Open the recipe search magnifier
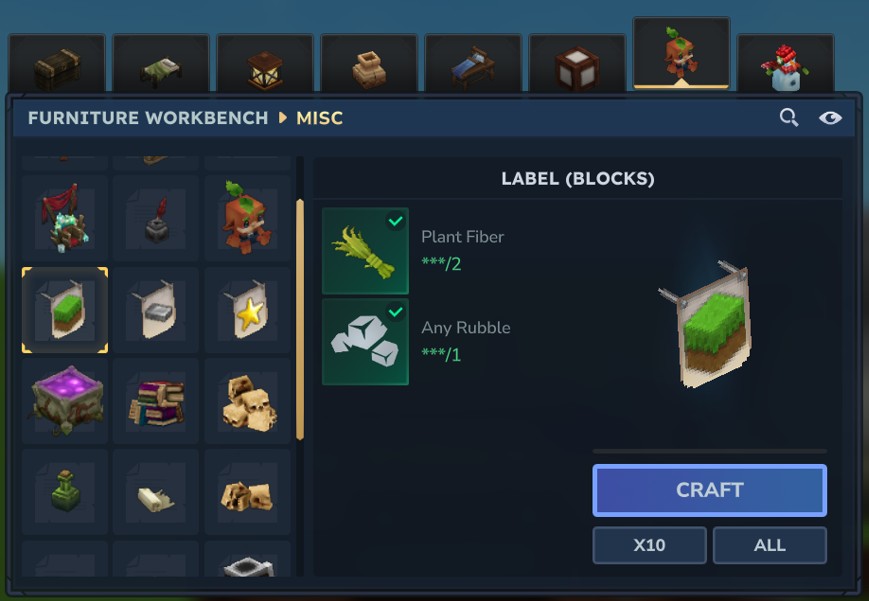This screenshot has width=869, height=601. click(789, 118)
